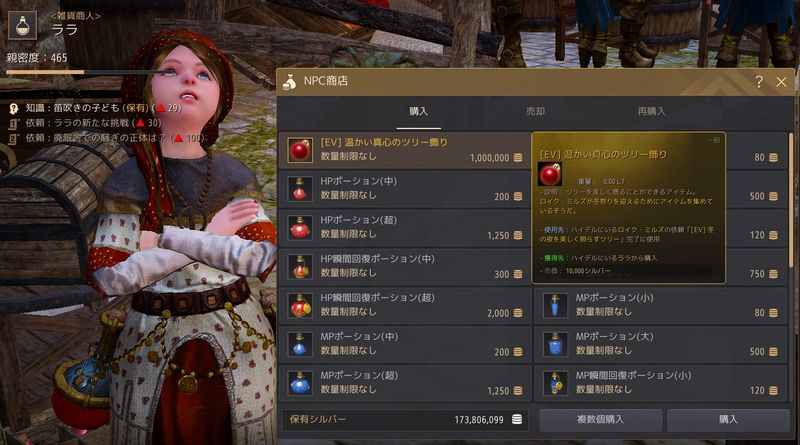This screenshot has width=800, height=445.
Task: Select MP瞬間回復ポーション(小) from the shop
Action: 662,383
